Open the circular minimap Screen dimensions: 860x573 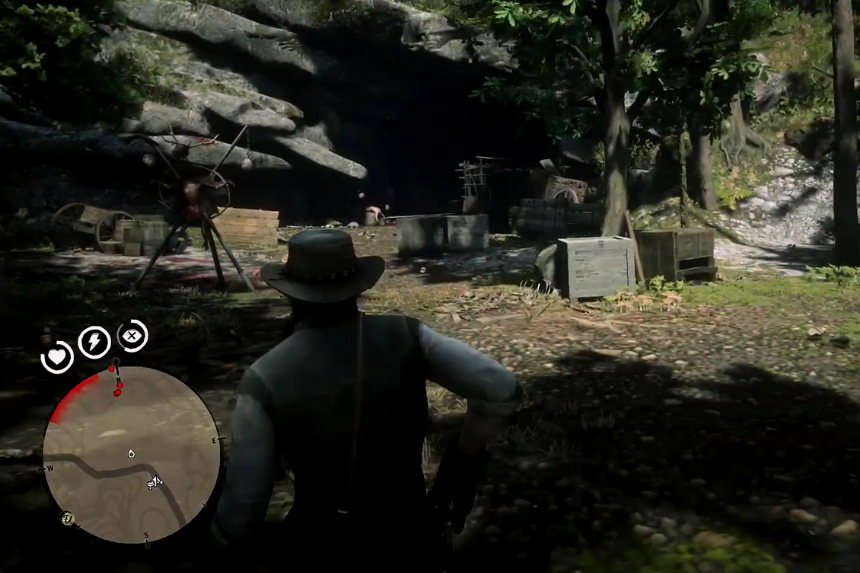pos(131,454)
